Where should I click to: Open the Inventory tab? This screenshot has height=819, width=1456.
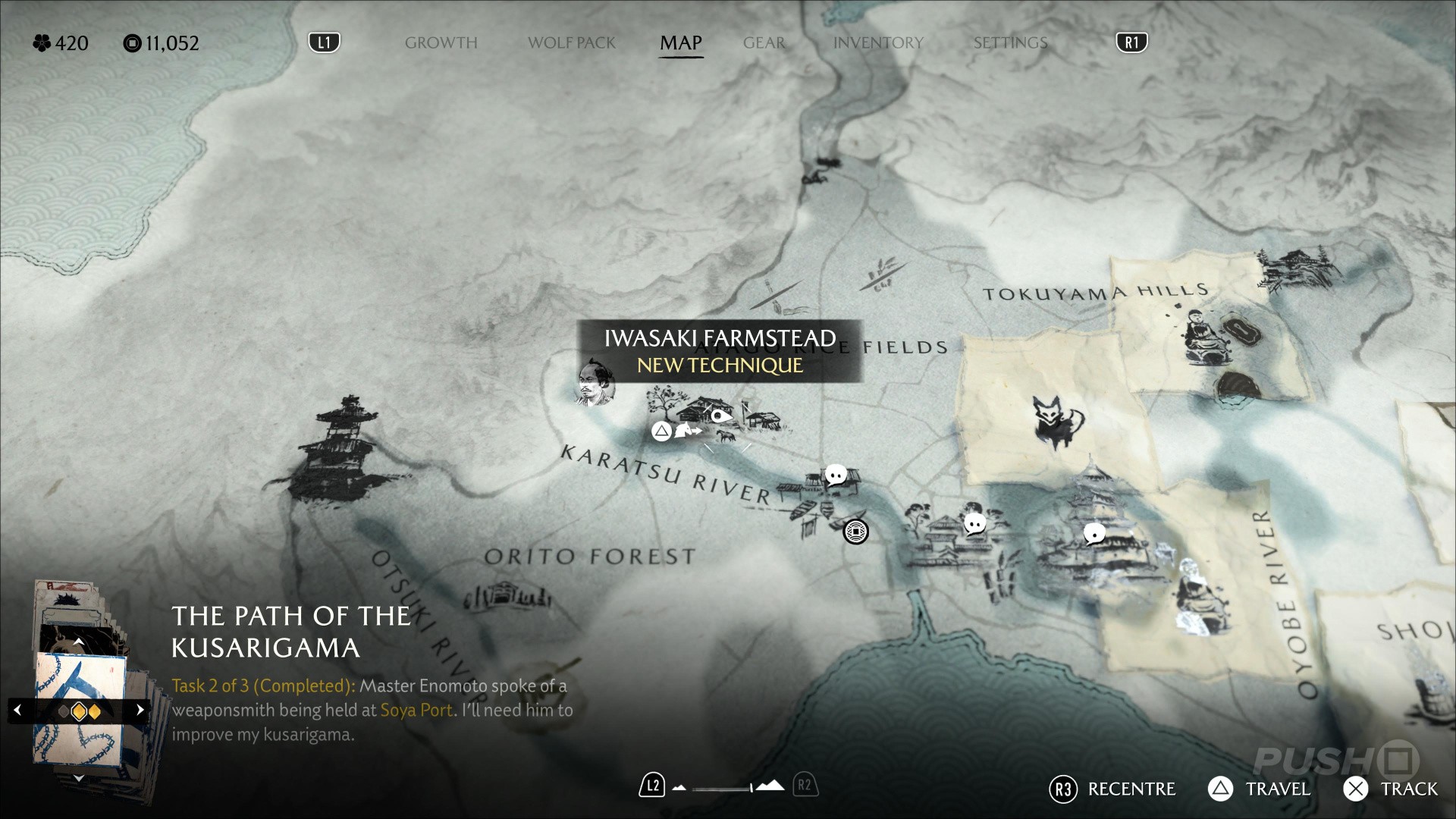coord(878,43)
